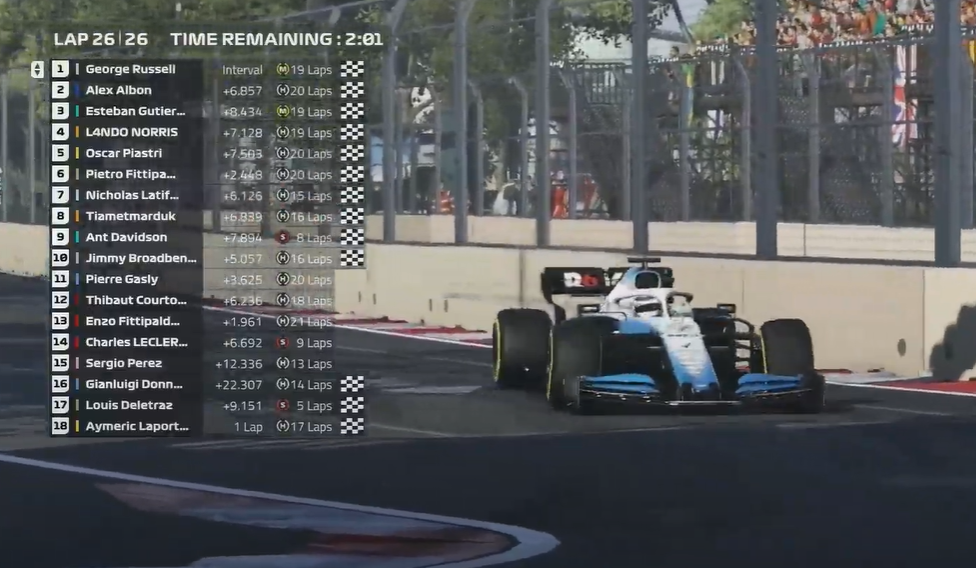Select Louis Deletraz in seventeenth place

[x=128, y=405]
